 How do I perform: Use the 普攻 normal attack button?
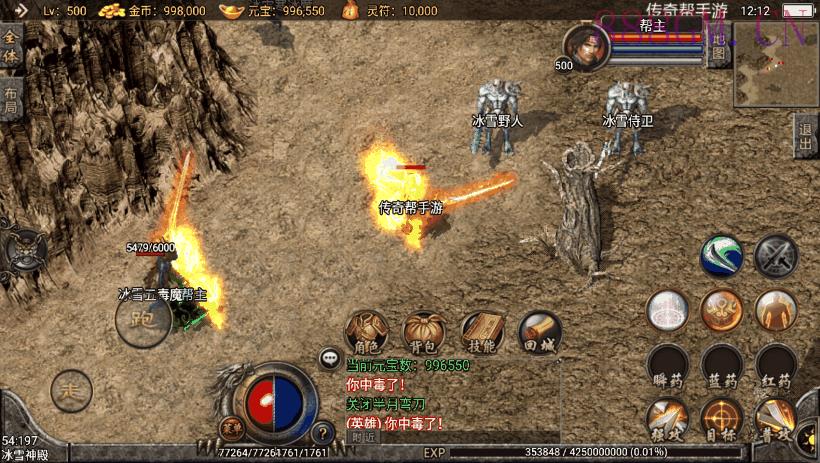tap(776, 418)
